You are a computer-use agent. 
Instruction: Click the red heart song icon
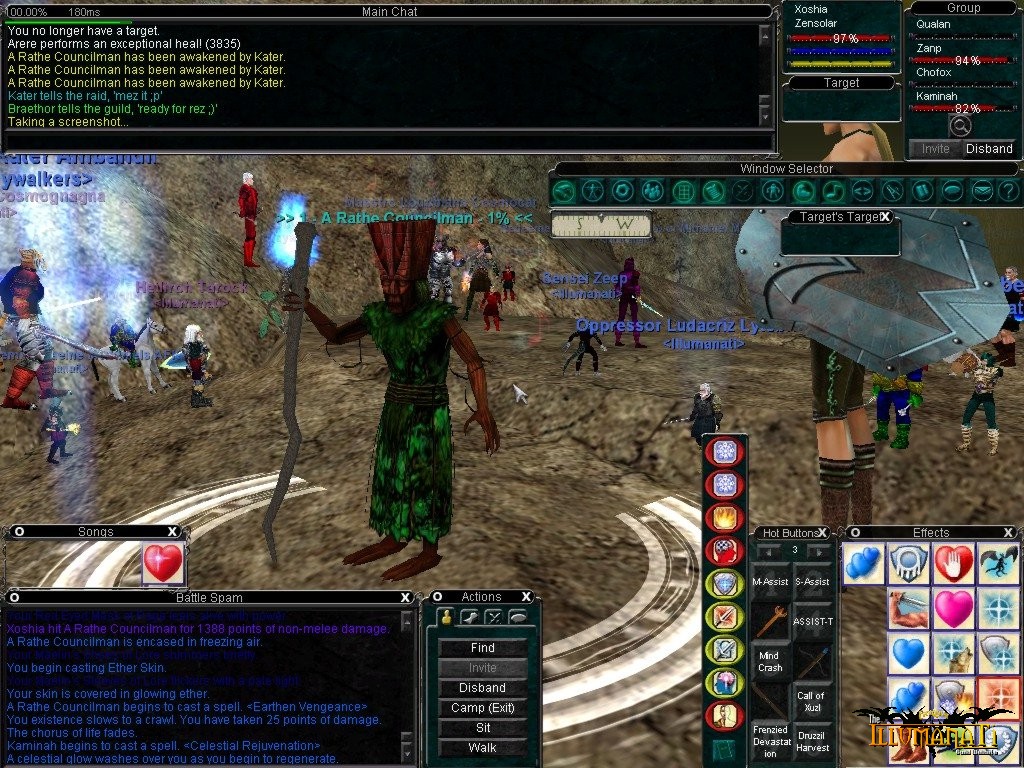(x=162, y=564)
